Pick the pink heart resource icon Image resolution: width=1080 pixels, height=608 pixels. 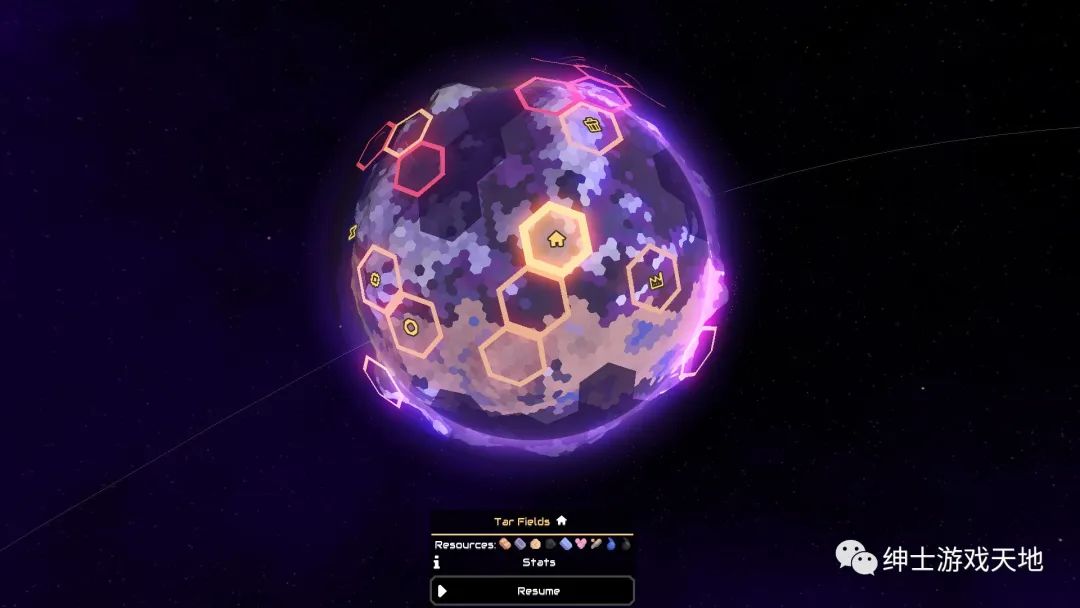click(x=580, y=545)
